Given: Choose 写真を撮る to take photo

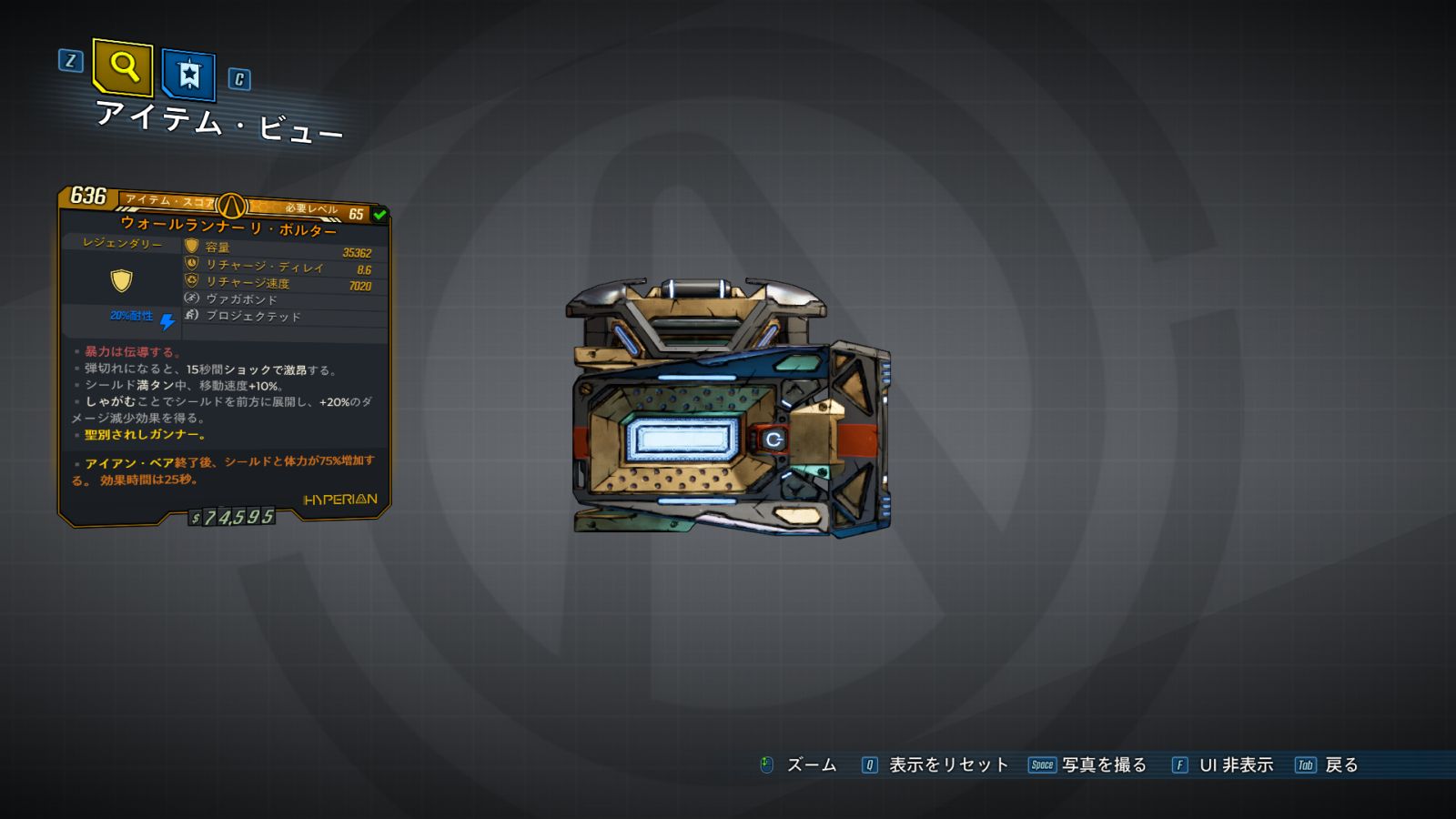Looking at the screenshot, I should pyautogui.click(x=1103, y=765).
